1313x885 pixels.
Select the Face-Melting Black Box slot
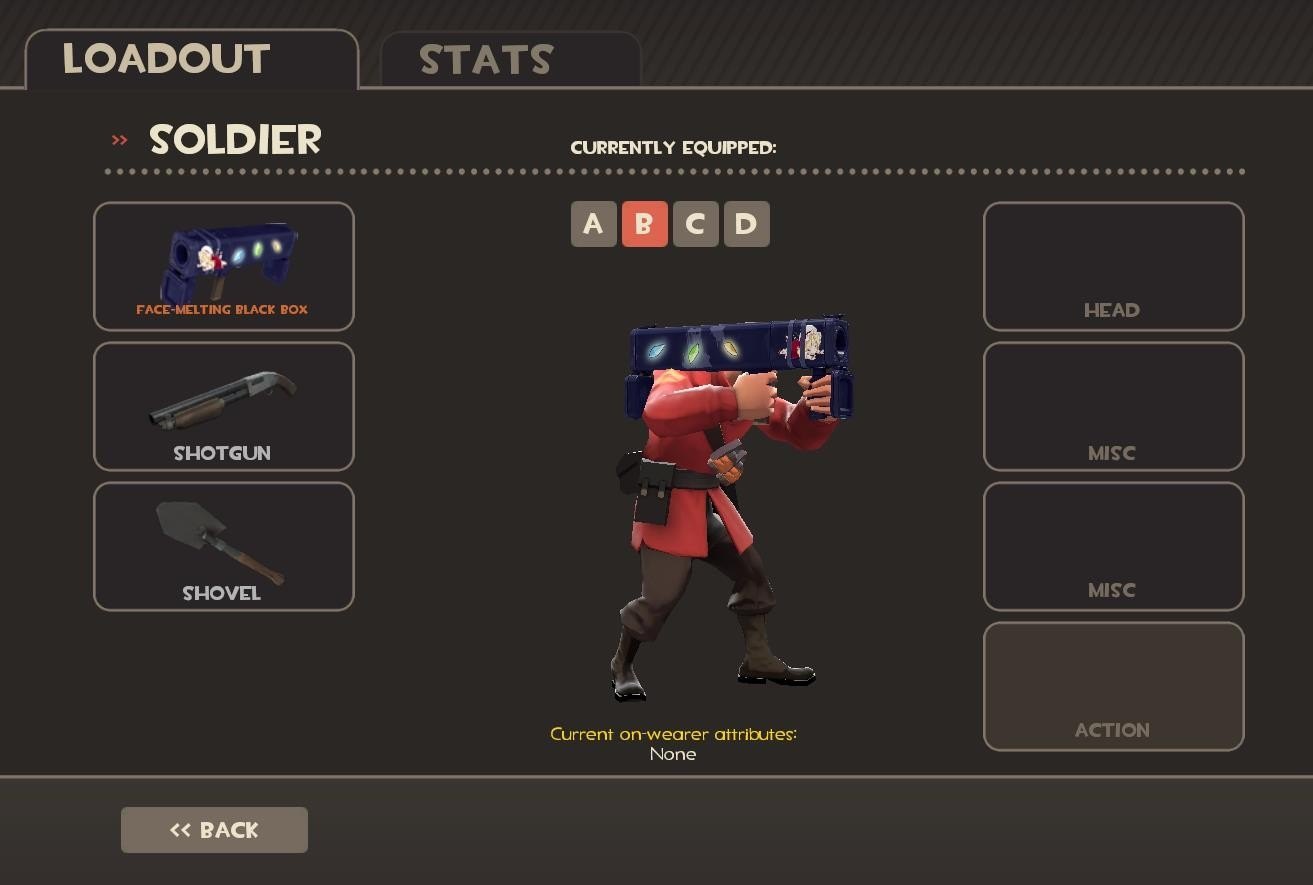[224, 266]
